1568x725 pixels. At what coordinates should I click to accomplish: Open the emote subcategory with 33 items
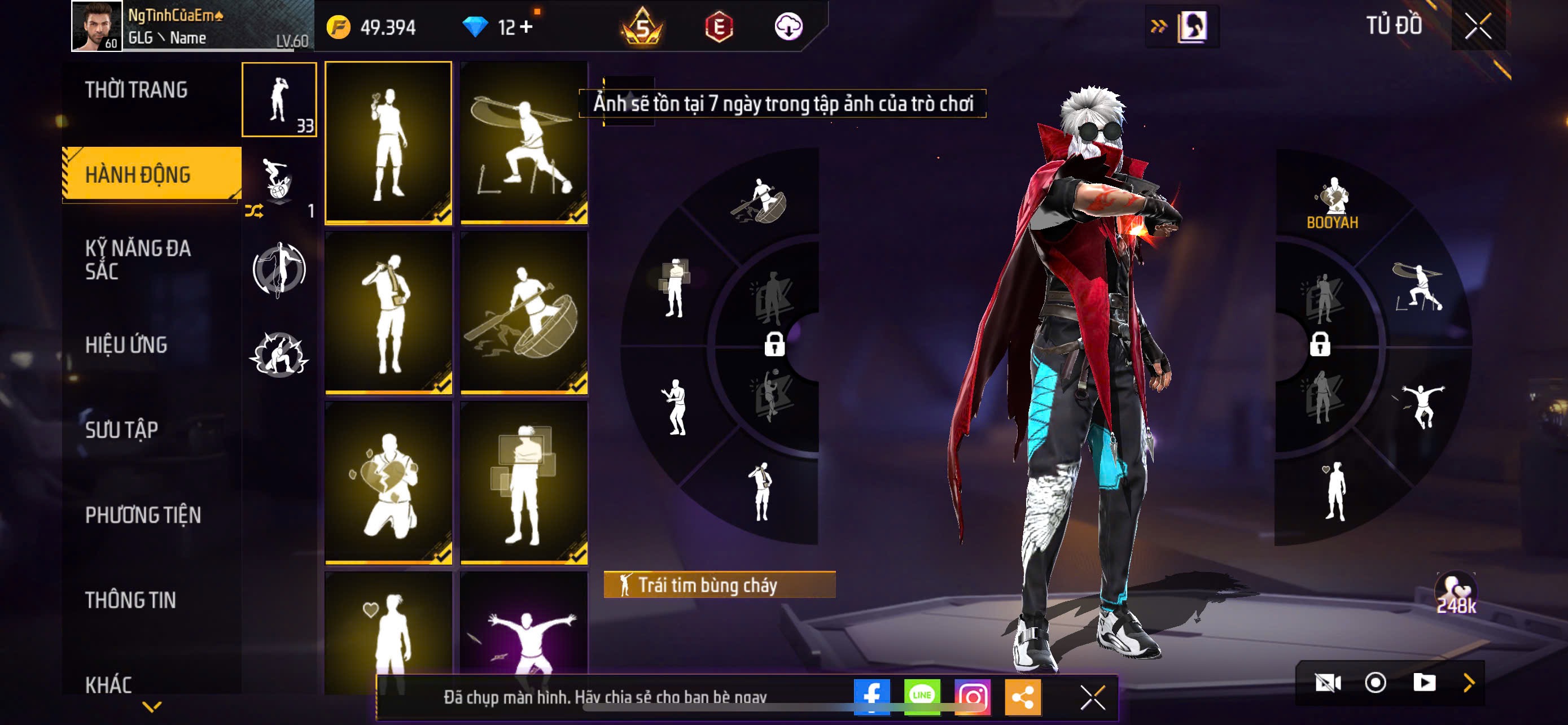[x=279, y=100]
